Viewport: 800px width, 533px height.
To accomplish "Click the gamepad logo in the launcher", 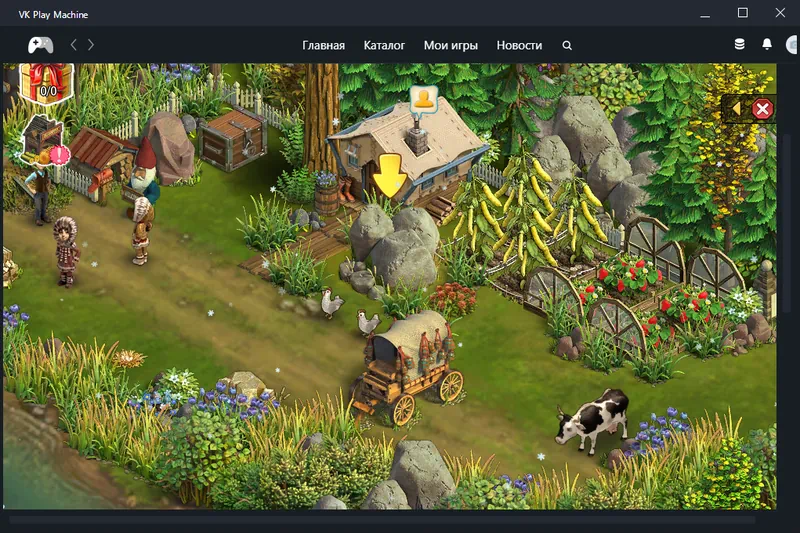I will (40, 45).
